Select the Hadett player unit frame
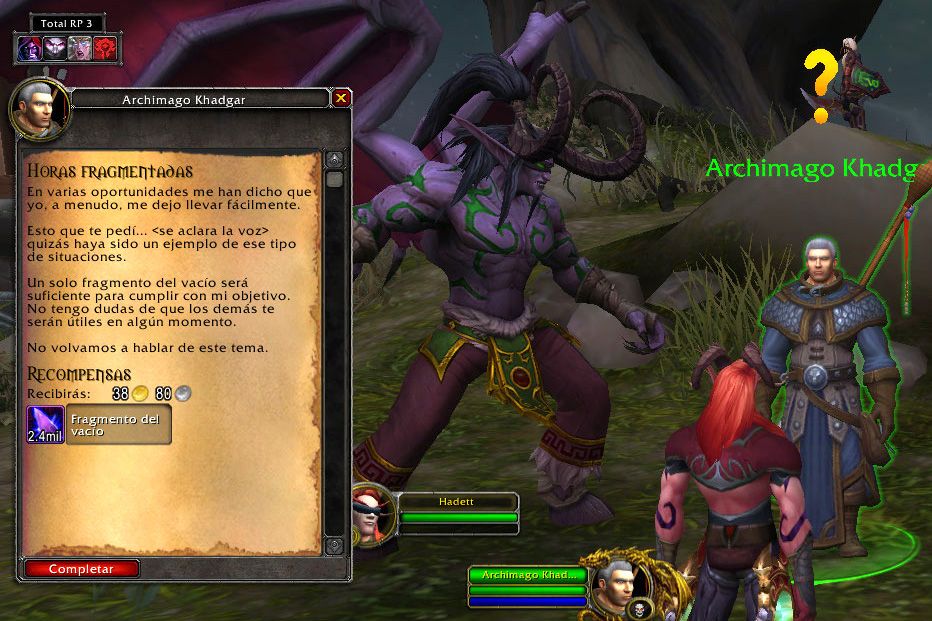The width and height of the screenshot is (932, 621). point(458,509)
